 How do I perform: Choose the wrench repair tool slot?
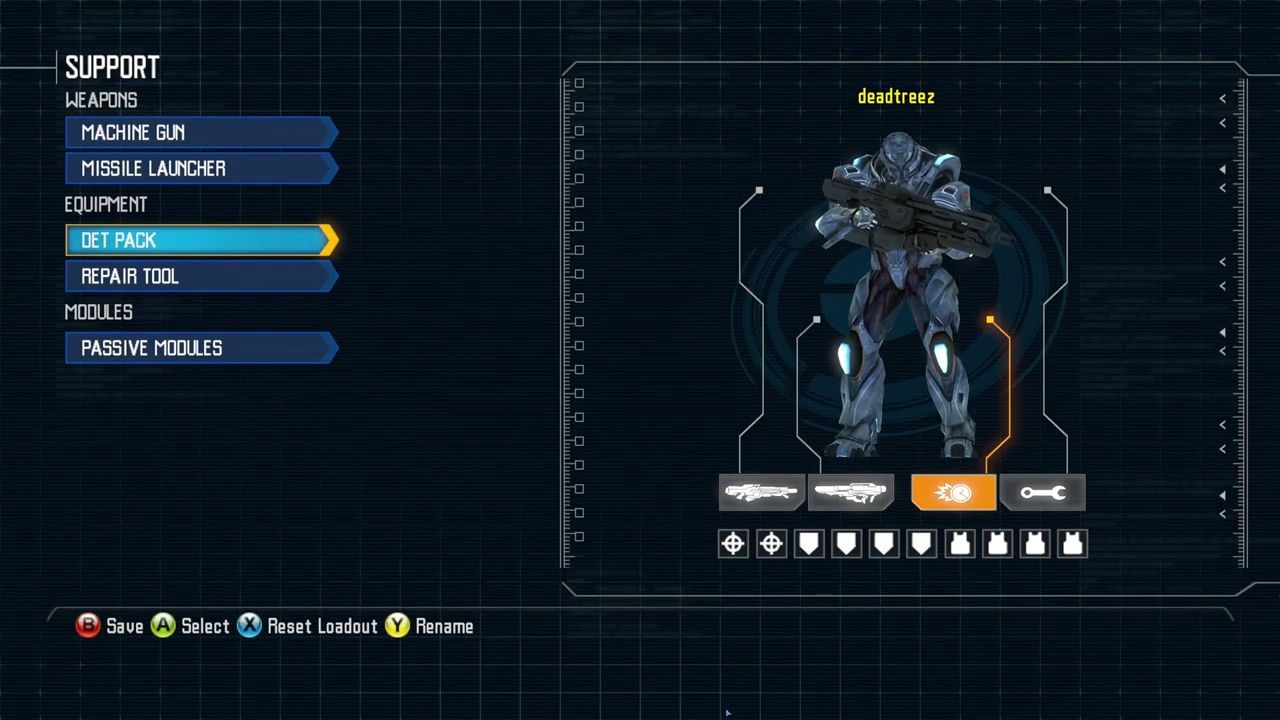[1042, 492]
